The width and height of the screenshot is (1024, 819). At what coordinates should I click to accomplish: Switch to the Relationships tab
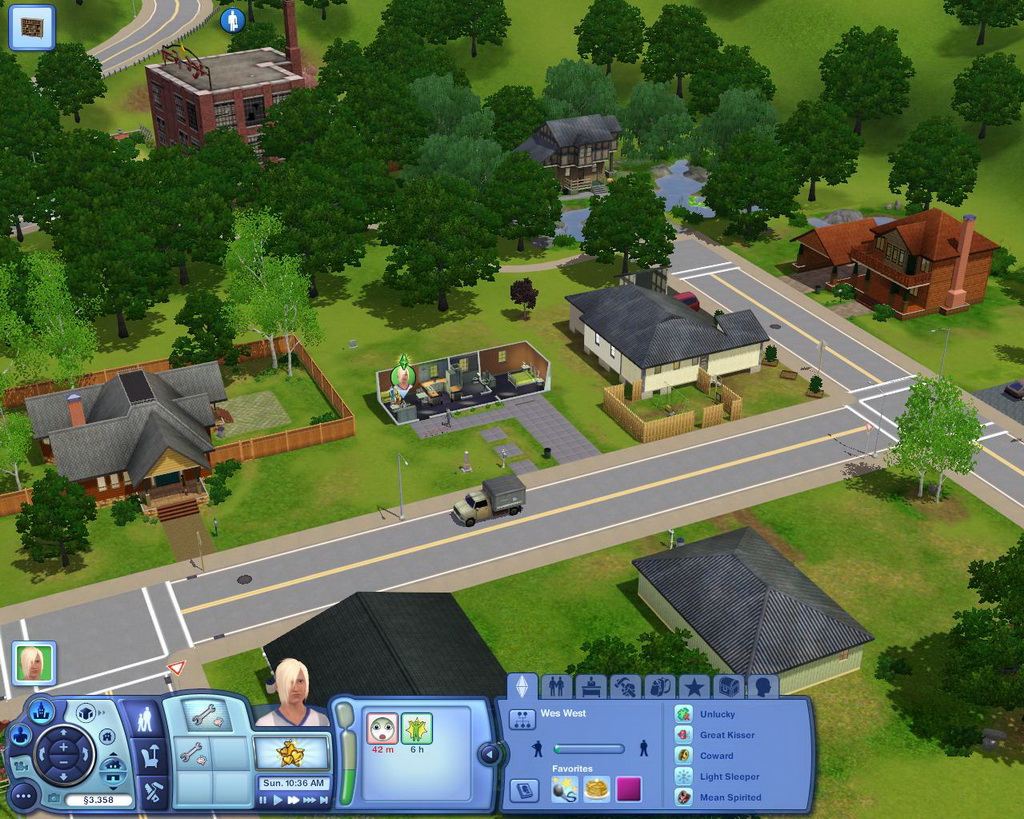[557, 687]
